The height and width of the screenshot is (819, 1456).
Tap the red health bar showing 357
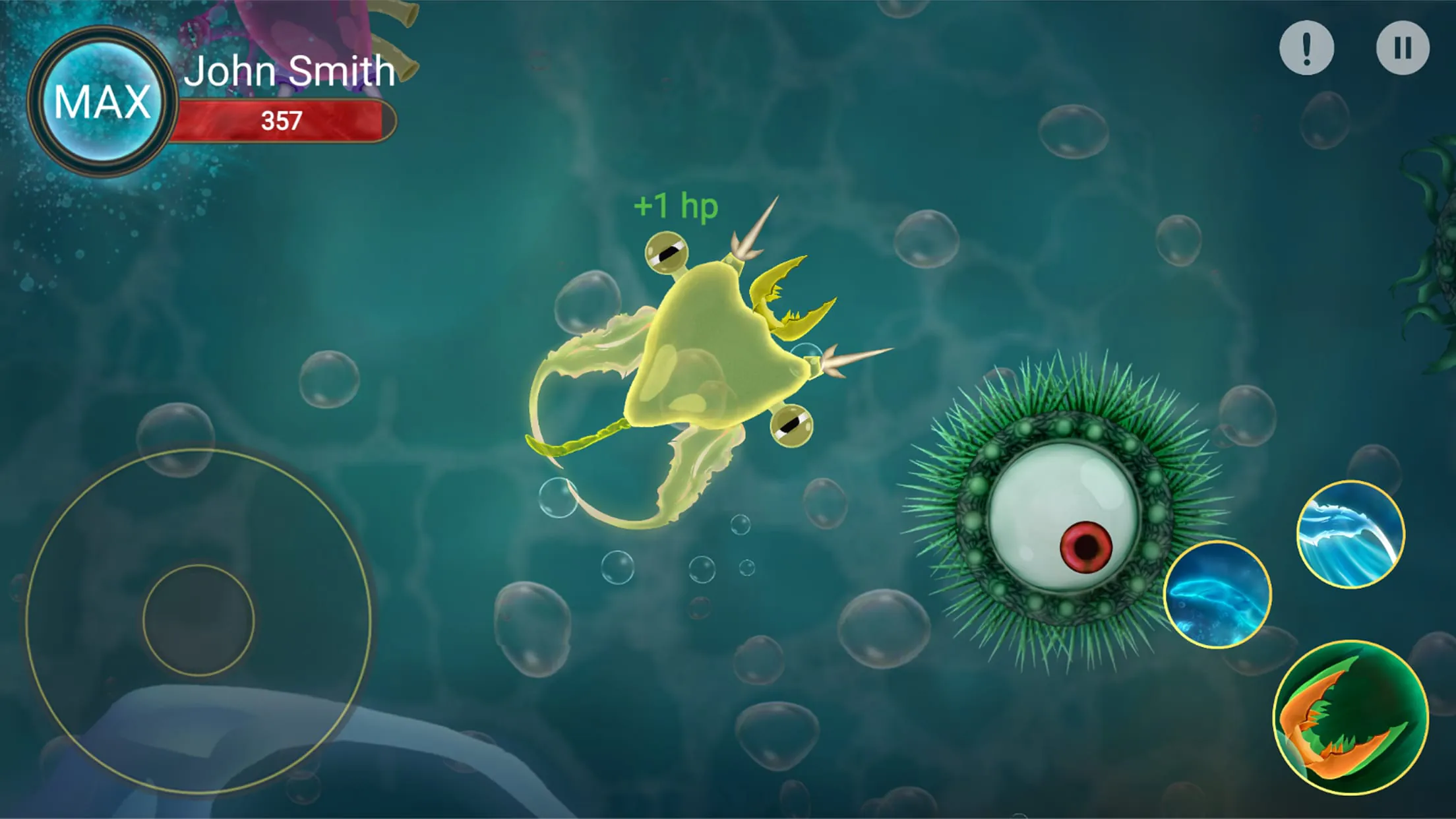click(290, 121)
